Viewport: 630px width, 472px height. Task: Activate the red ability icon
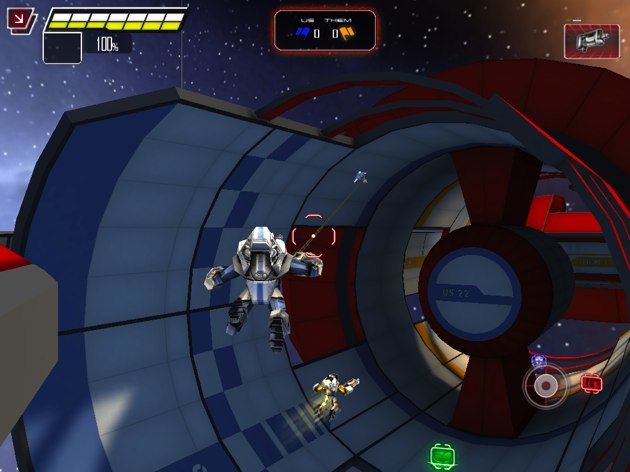pyautogui.click(x=592, y=382)
